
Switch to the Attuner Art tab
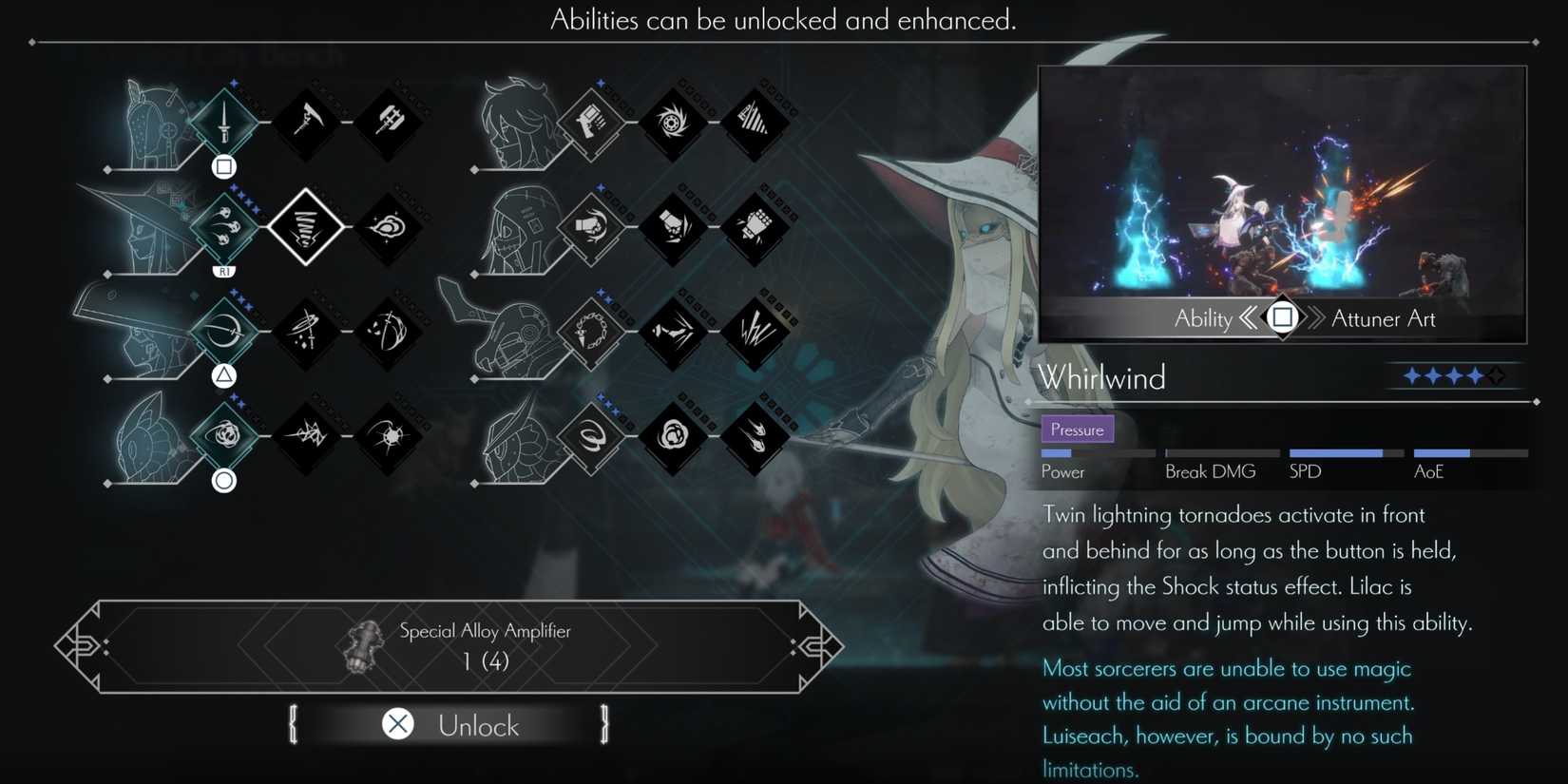point(1383,318)
